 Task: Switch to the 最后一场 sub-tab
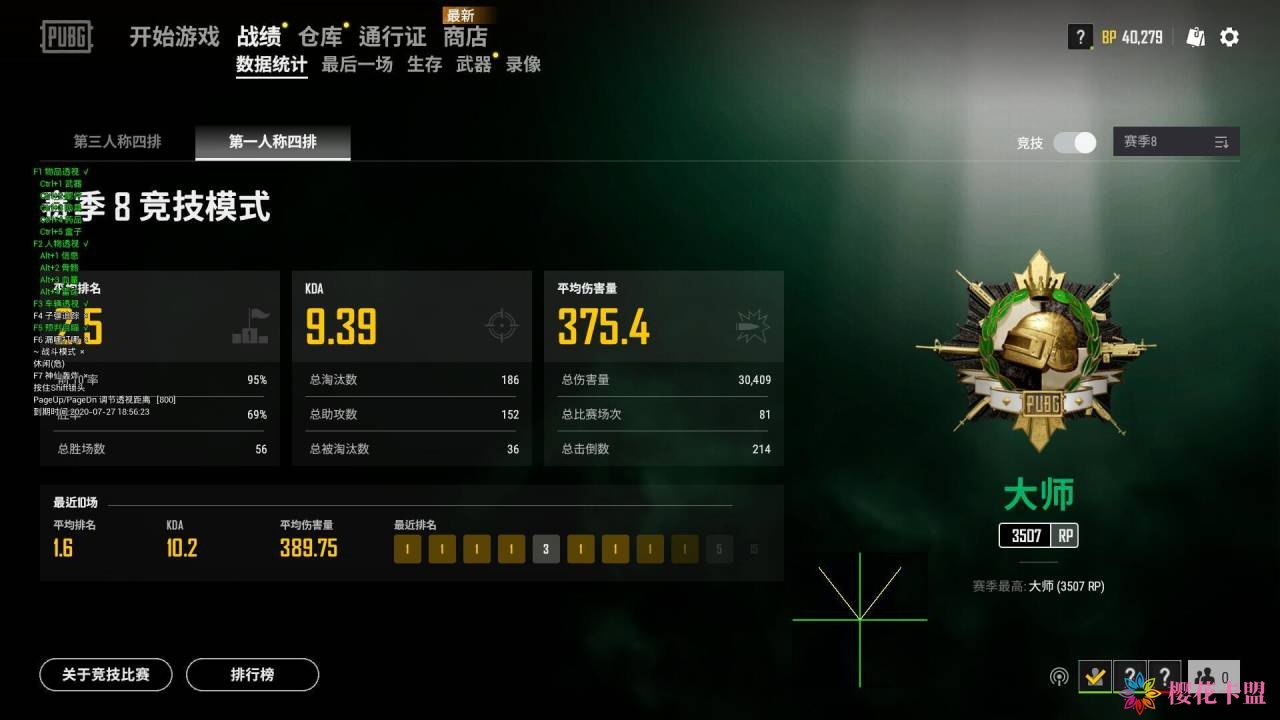click(357, 65)
